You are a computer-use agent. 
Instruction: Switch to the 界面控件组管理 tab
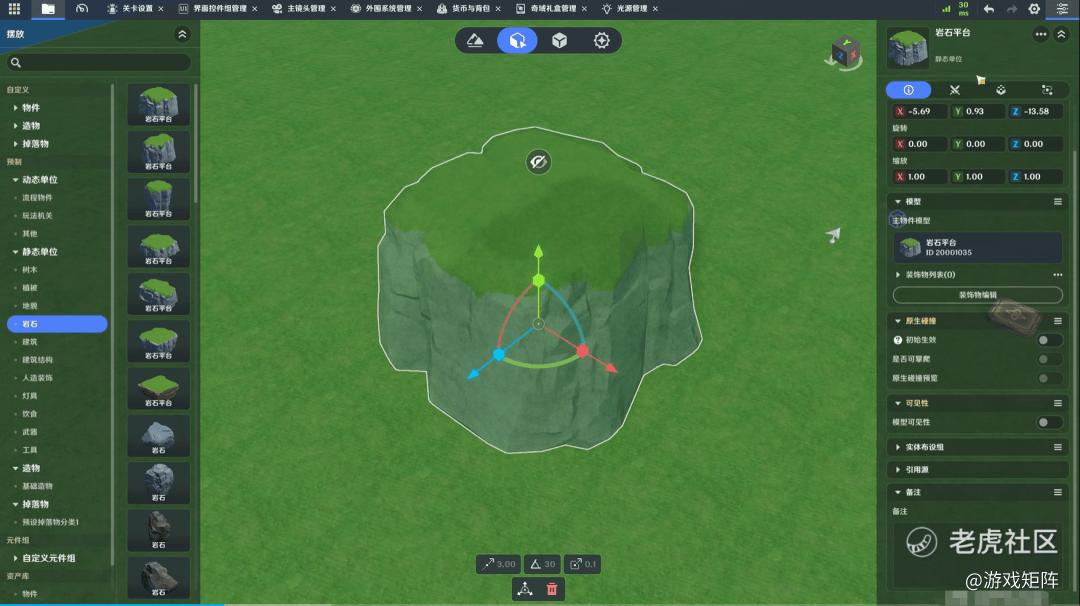[x=218, y=9]
